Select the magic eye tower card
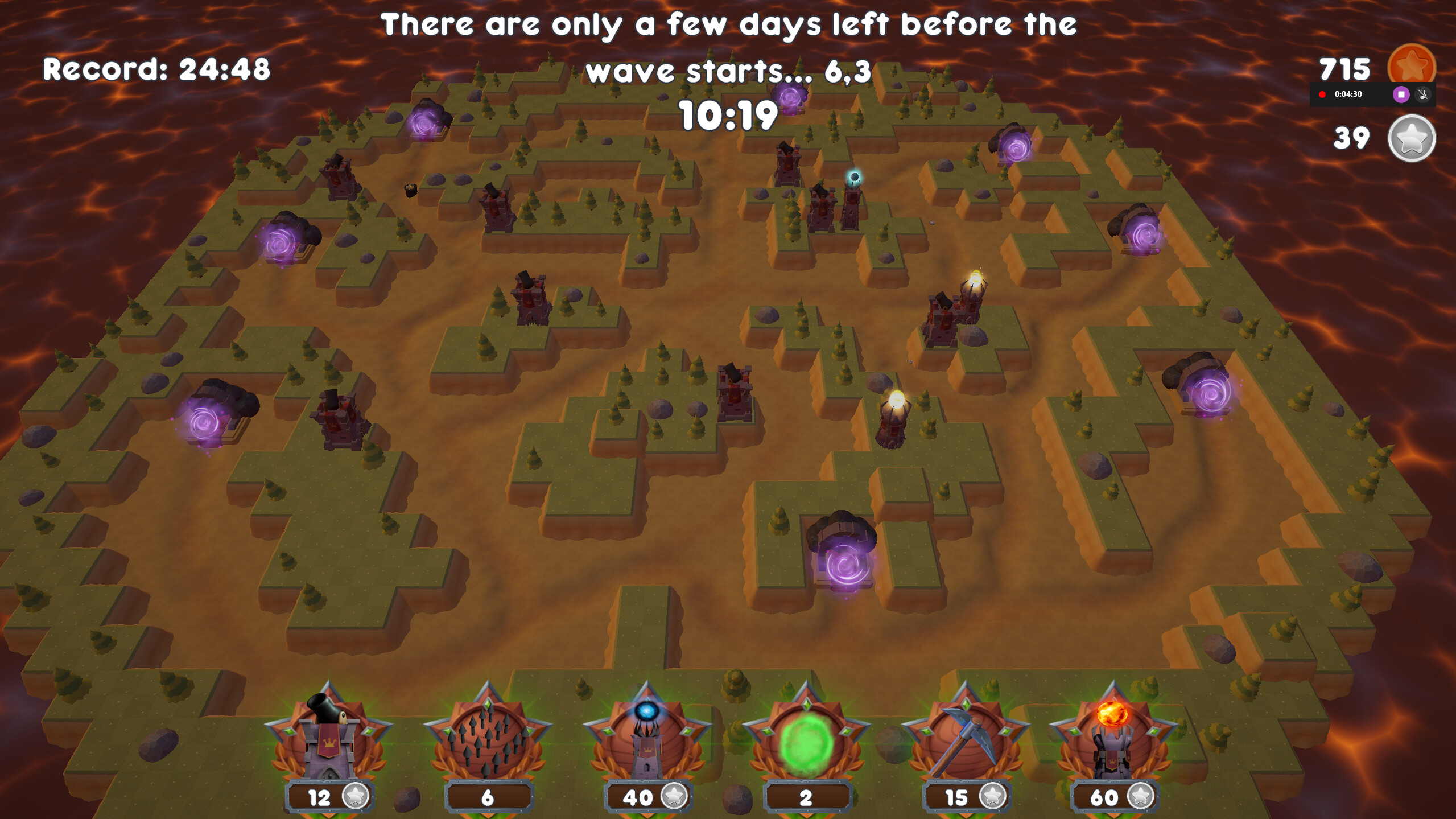Screen dimensions: 1456x819 649,735
